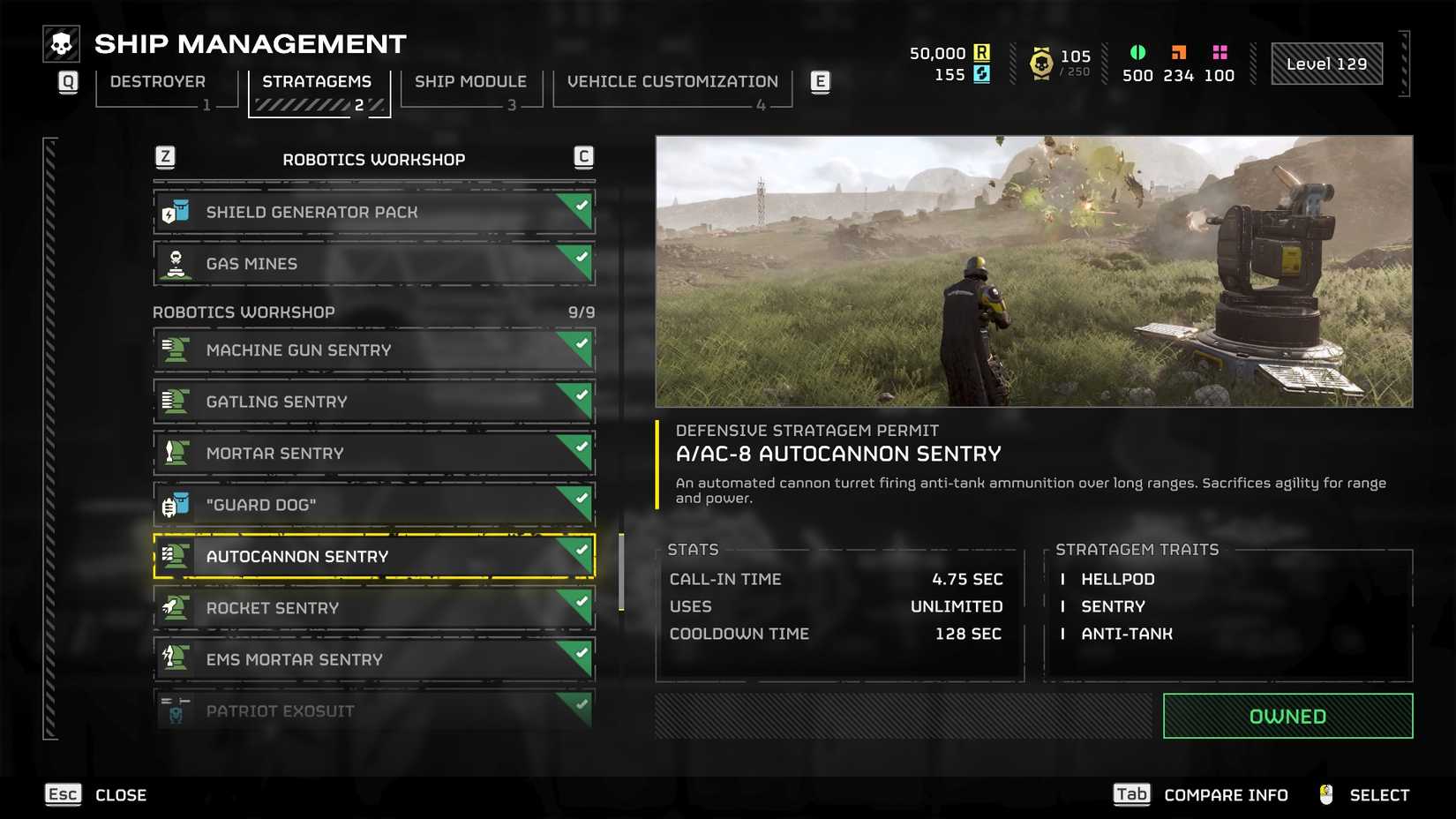Click the C key beside Robotics Workshop

pyautogui.click(x=582, y=156)
